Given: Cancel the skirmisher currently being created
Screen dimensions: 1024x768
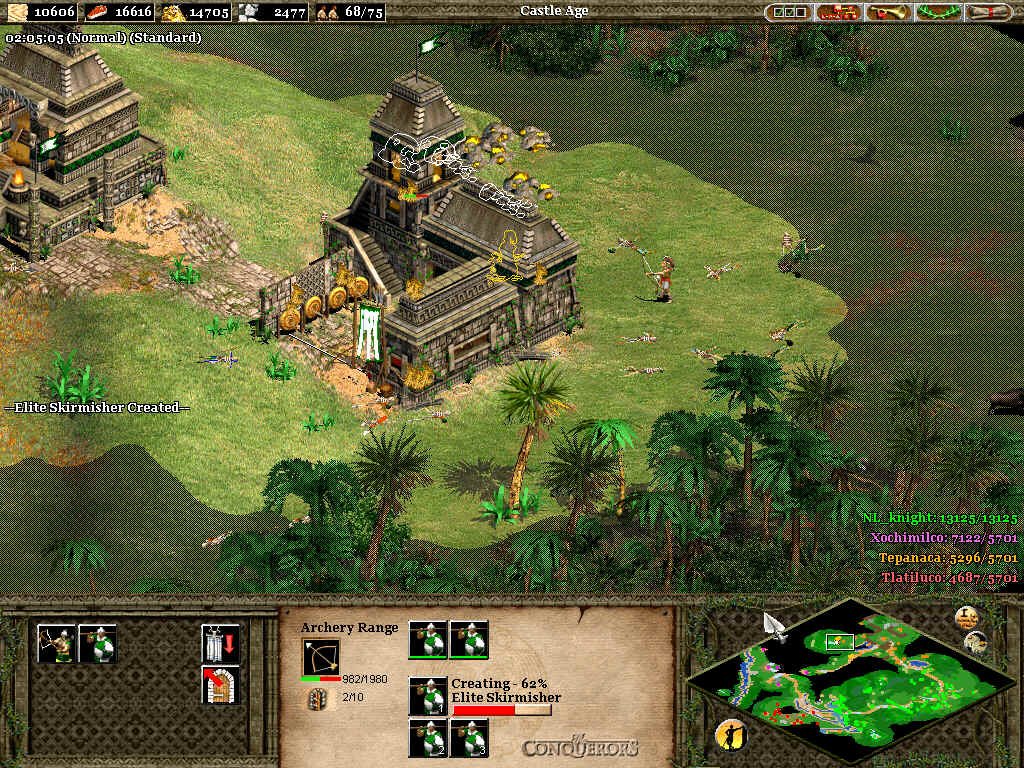Looking at the screenshot, I should coord(429,697).
